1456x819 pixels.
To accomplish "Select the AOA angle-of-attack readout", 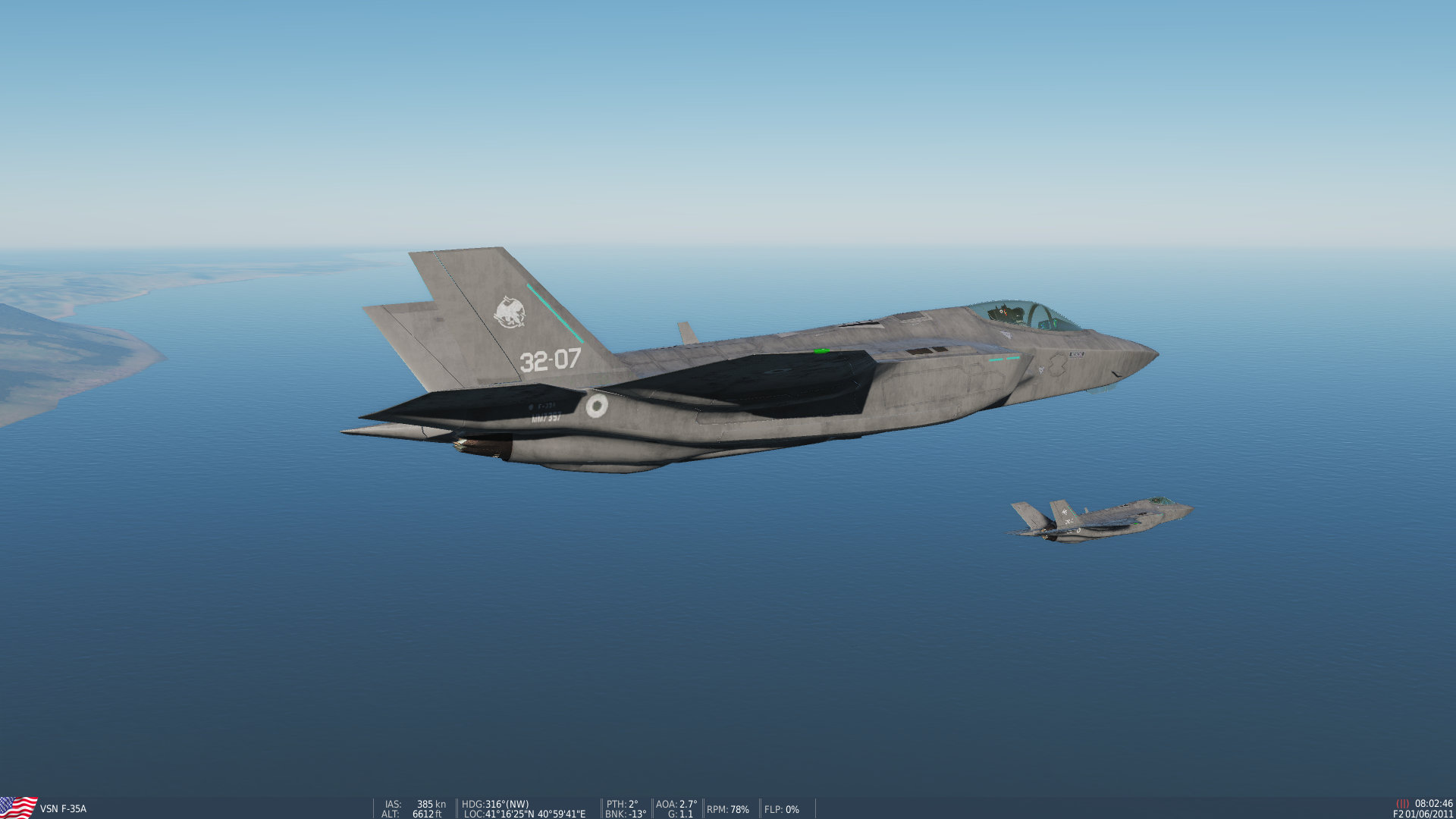I will (675, 804).
